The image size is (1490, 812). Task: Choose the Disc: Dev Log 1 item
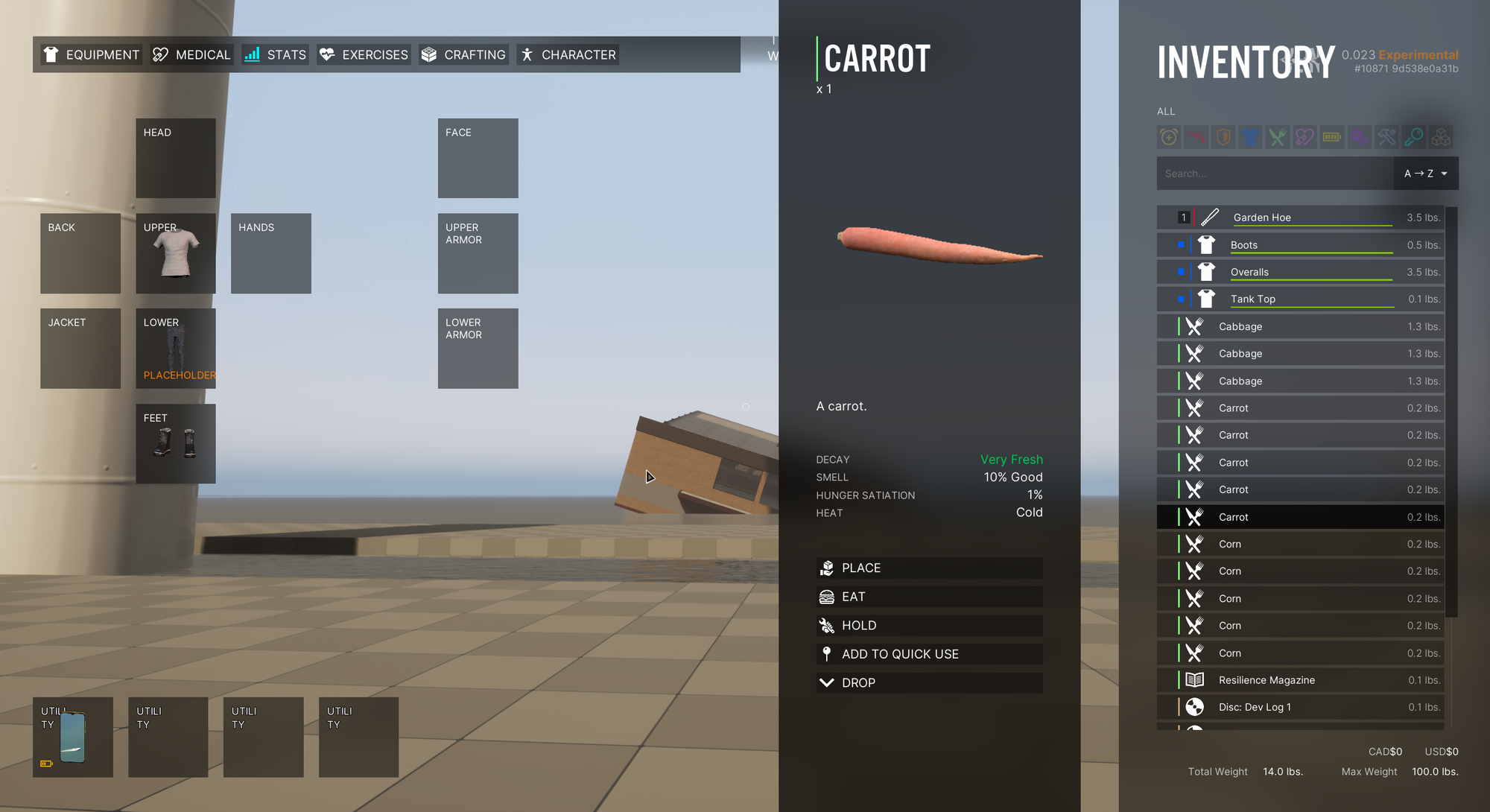pos(1300,708)
